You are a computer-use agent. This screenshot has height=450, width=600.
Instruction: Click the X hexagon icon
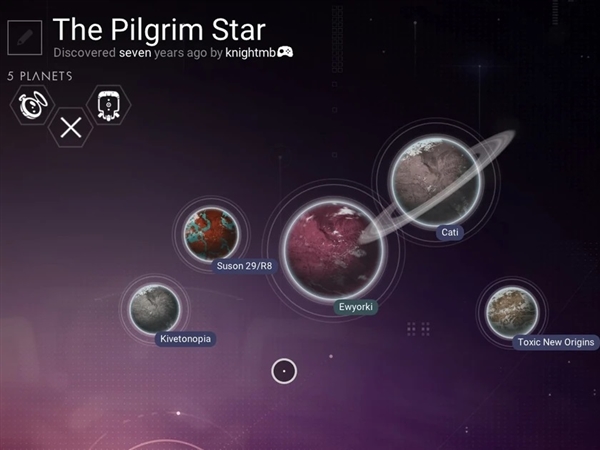pyautogui.click(x=70, y=127)
